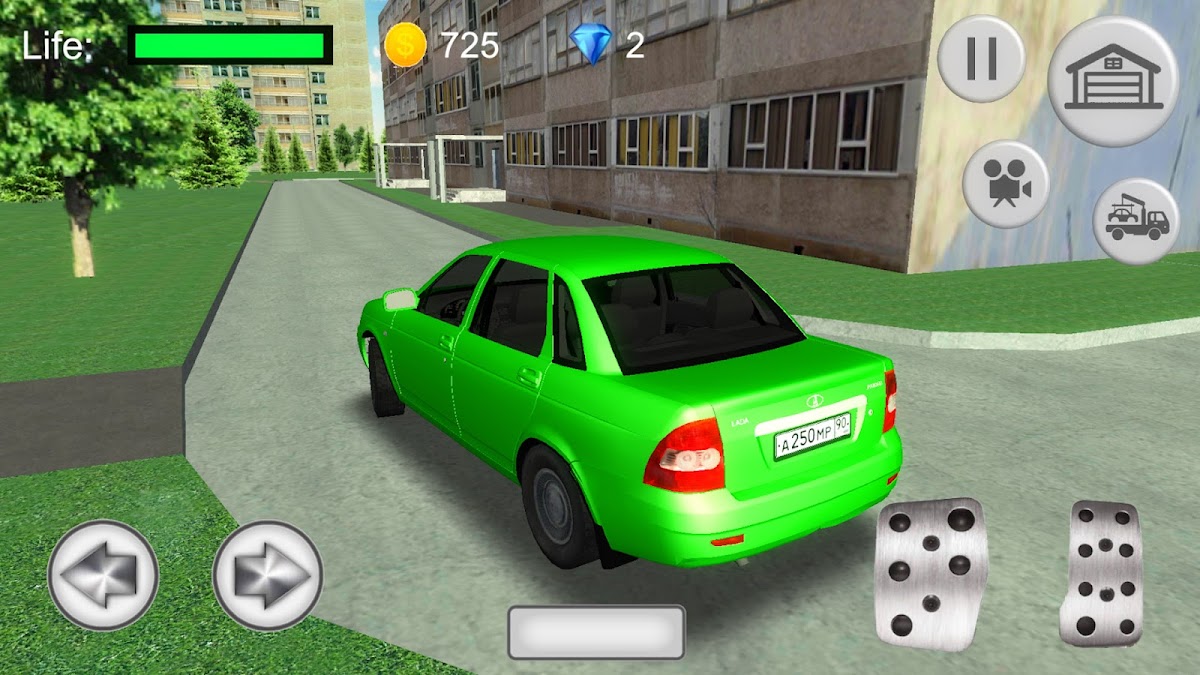Image resolution: width=1200 pixels, height=675 pixels.
Task: Click the blank gray bar button
Action: click(x=596, y=632)
